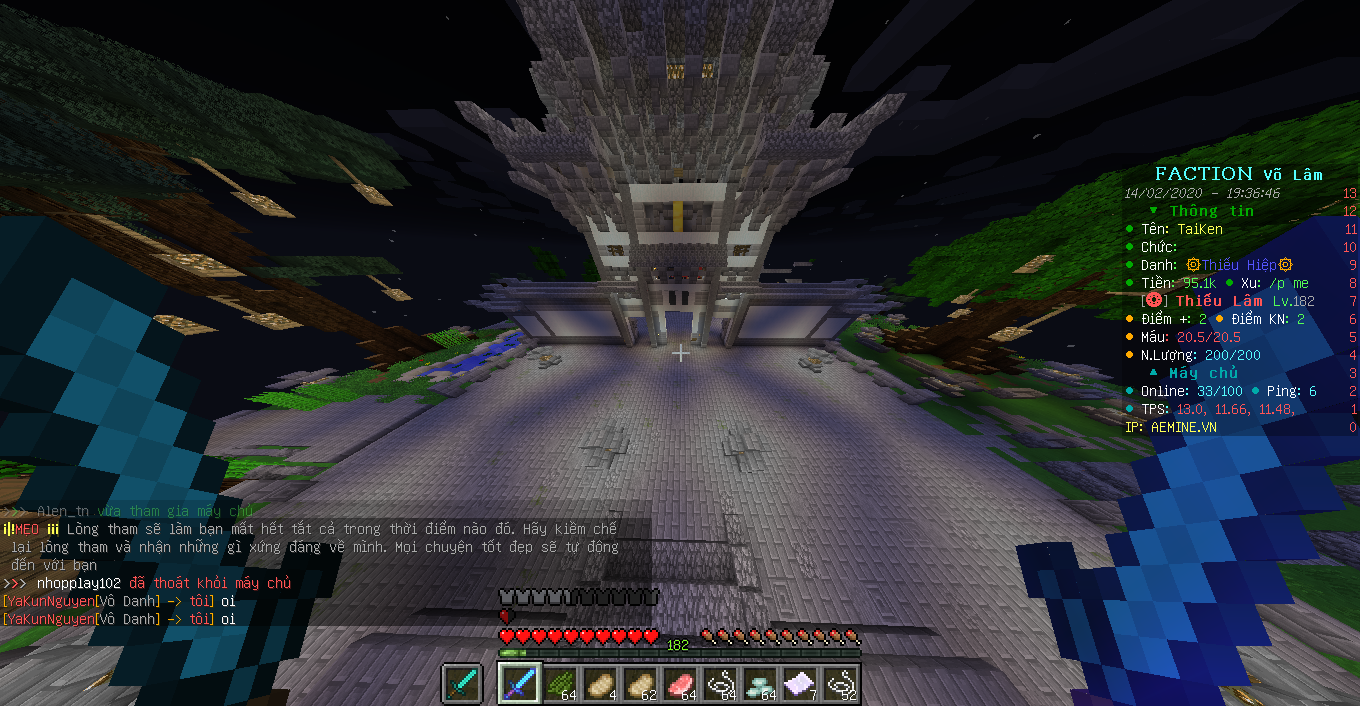Select the potato stack of 62
Image resolution: width=1360 pixels, height=706 pixels.
[x=640, y=684]
